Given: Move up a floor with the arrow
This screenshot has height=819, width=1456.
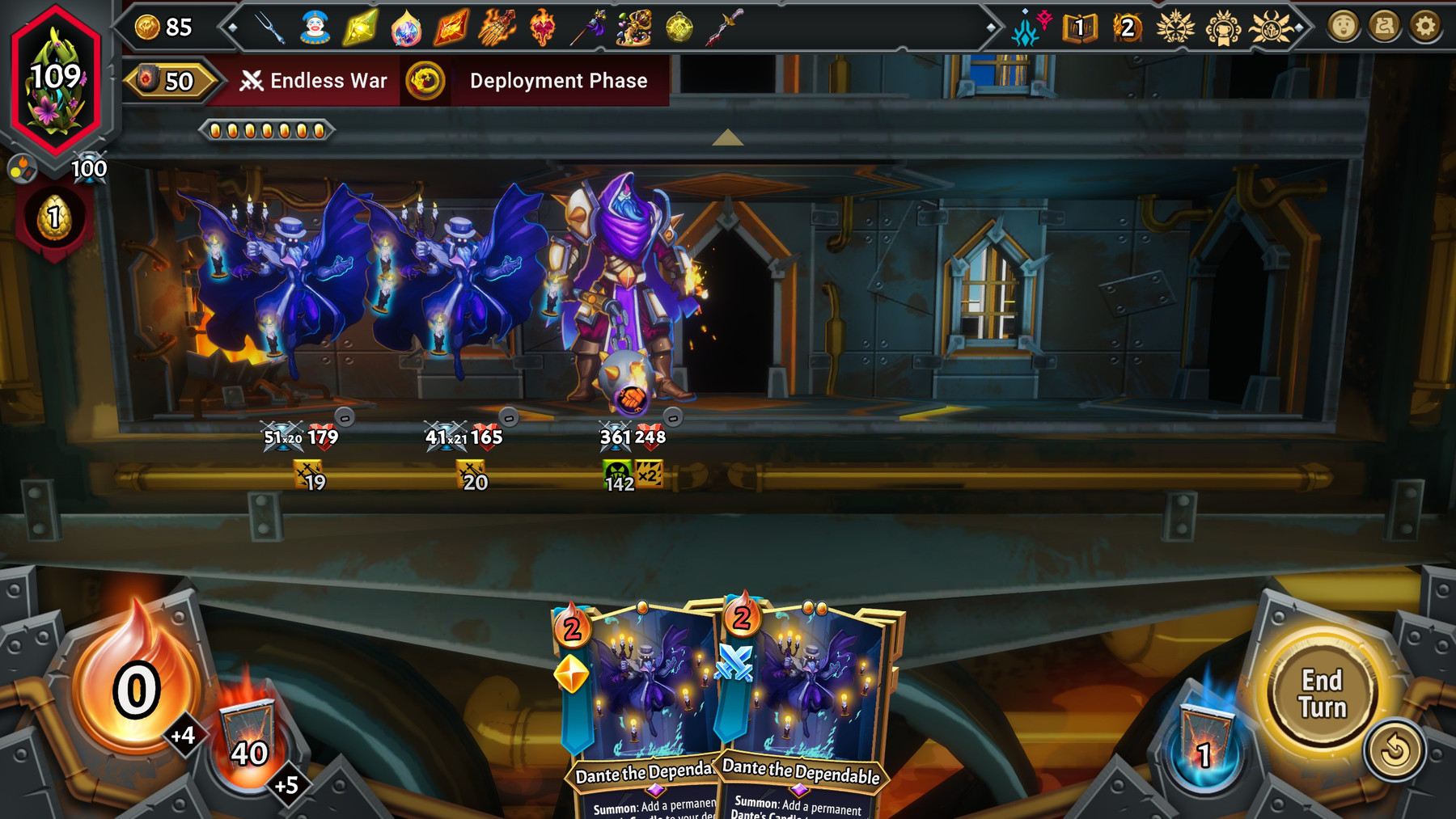Looking at the screenshot, I should coord(727,137).
